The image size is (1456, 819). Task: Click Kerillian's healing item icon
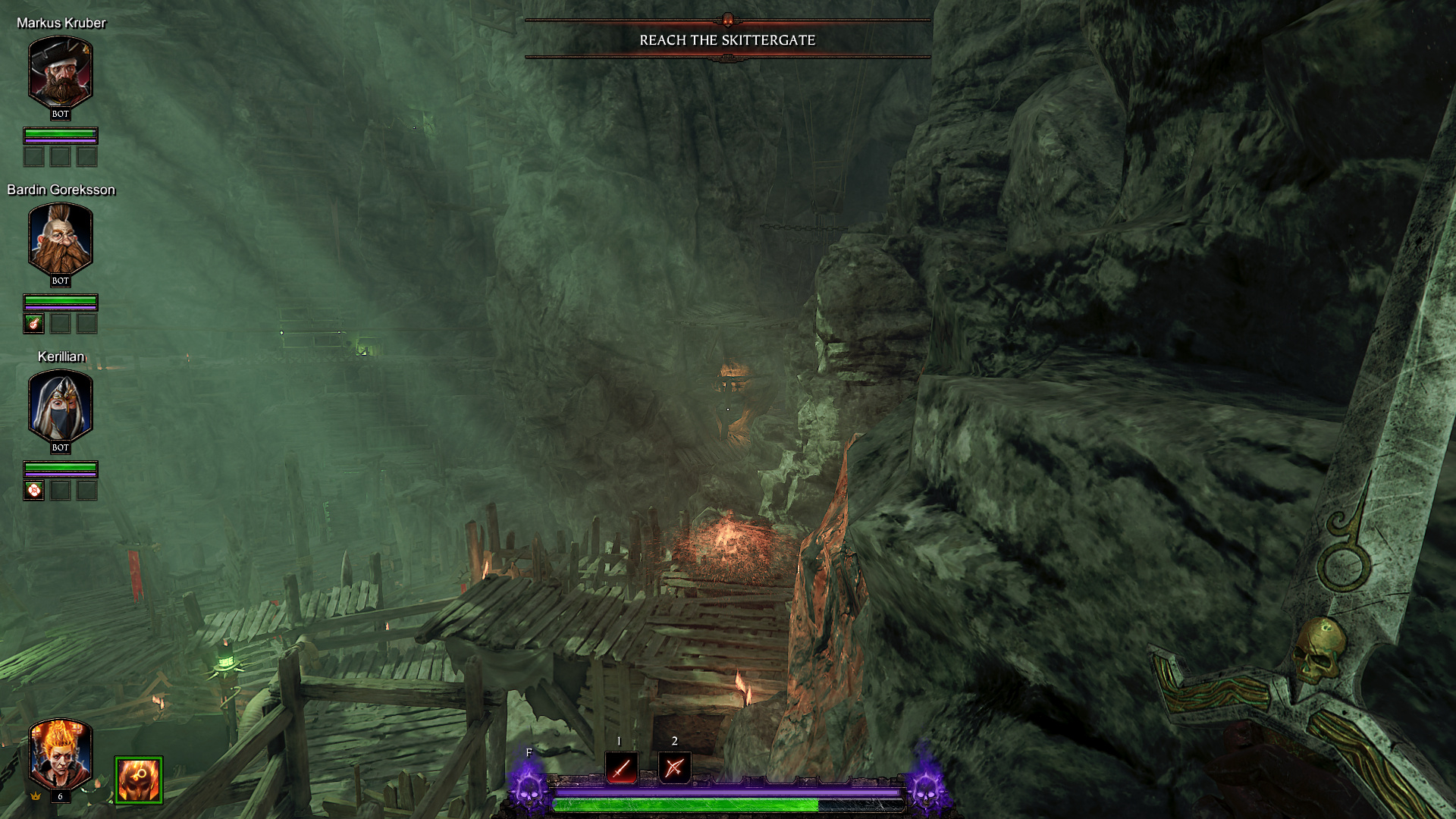click(x=34, y=491)
